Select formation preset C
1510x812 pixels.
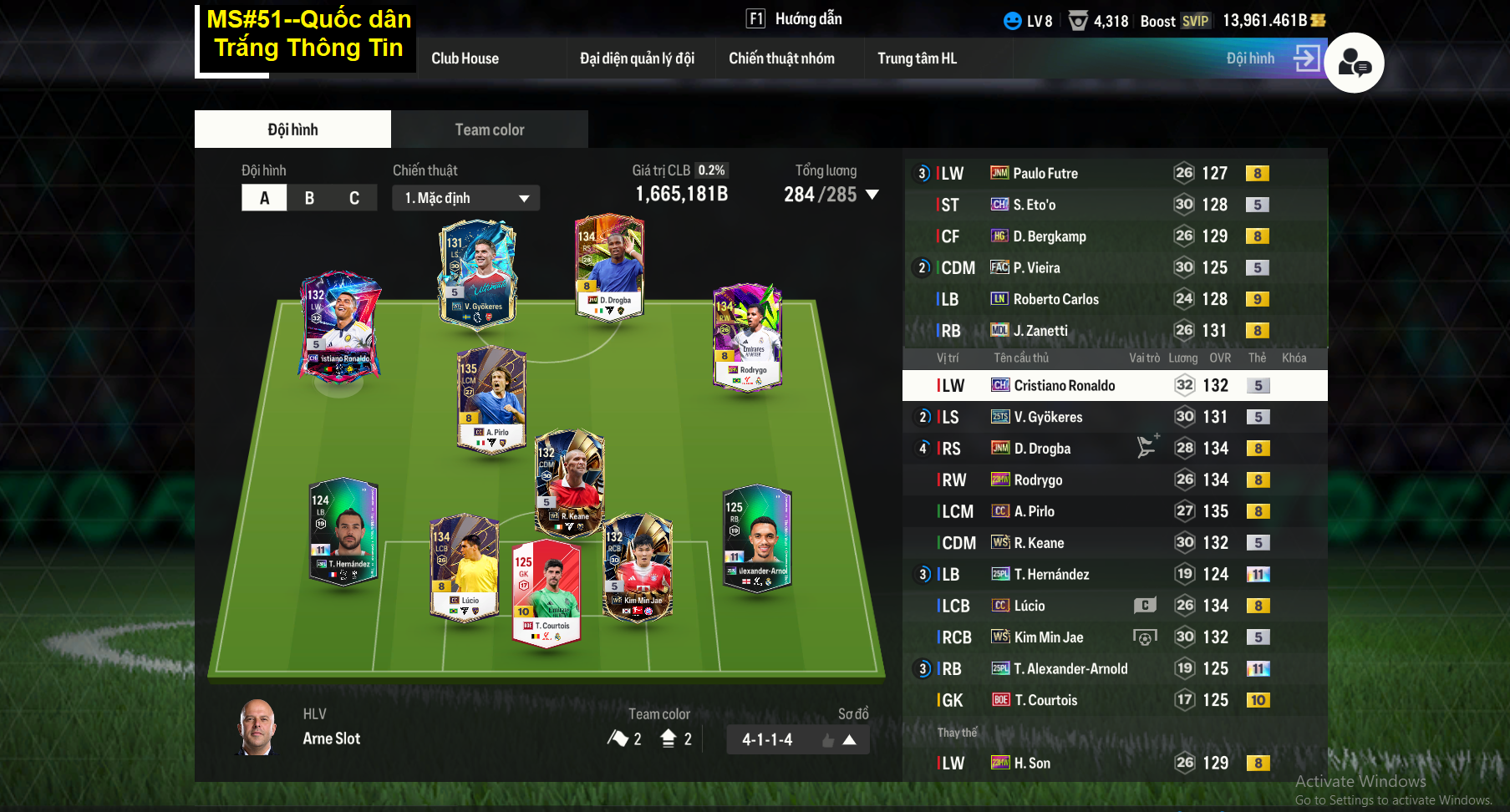pyautogui.click(x=354, y=197)
